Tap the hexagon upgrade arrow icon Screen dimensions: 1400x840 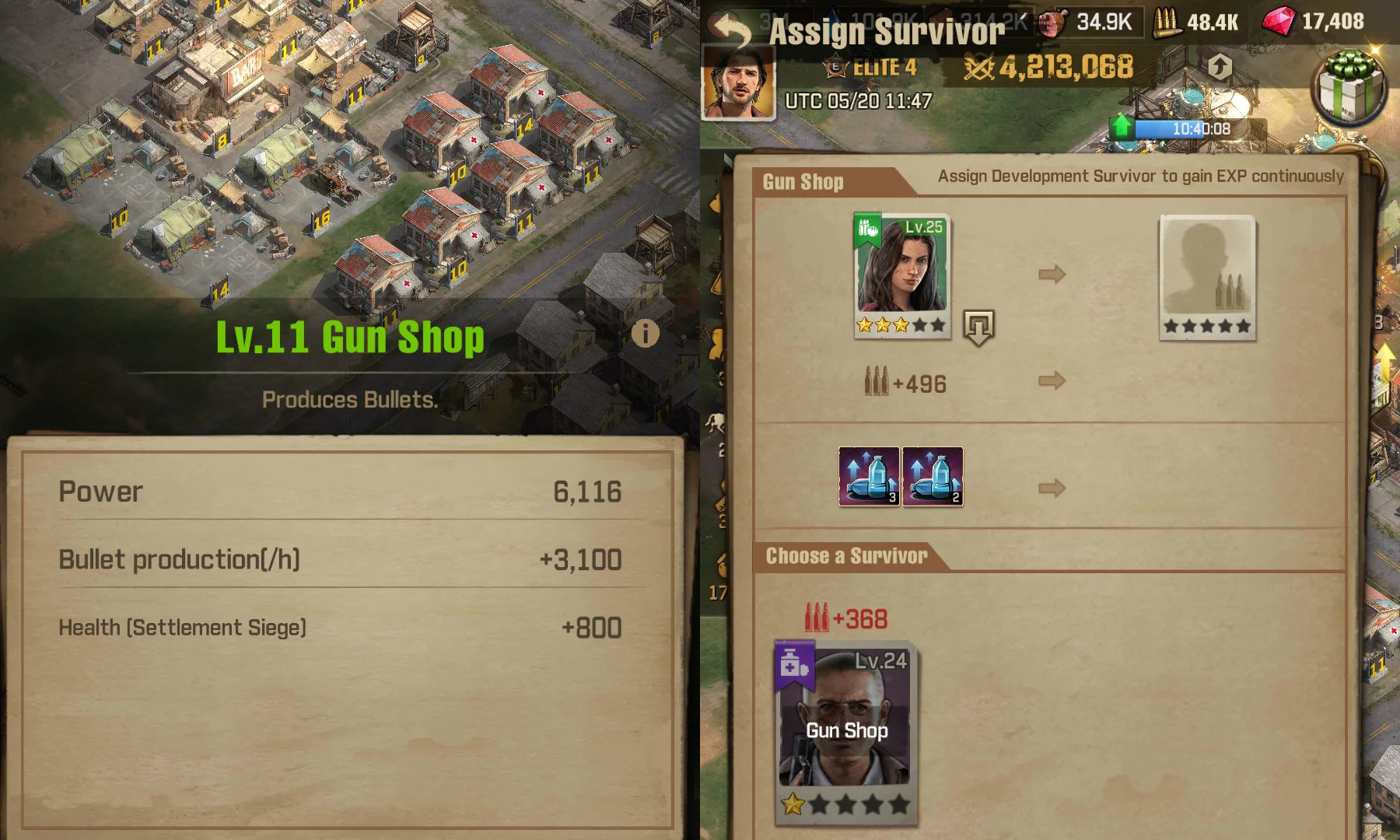tap(1219, 68)
